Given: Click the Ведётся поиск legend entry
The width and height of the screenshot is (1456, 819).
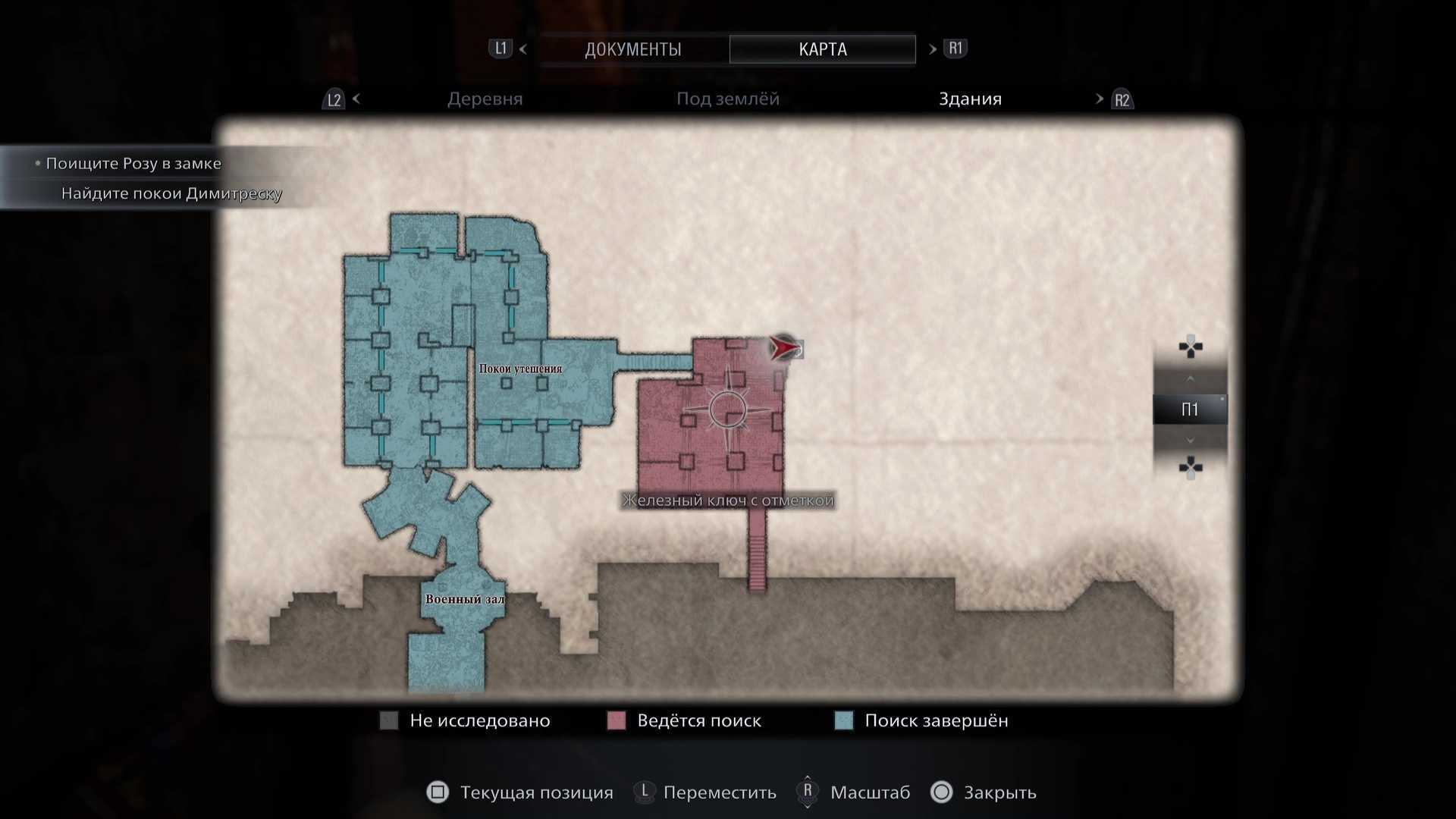Looking at the screenshot, I should pyautogui.click(x=685, y=720).
